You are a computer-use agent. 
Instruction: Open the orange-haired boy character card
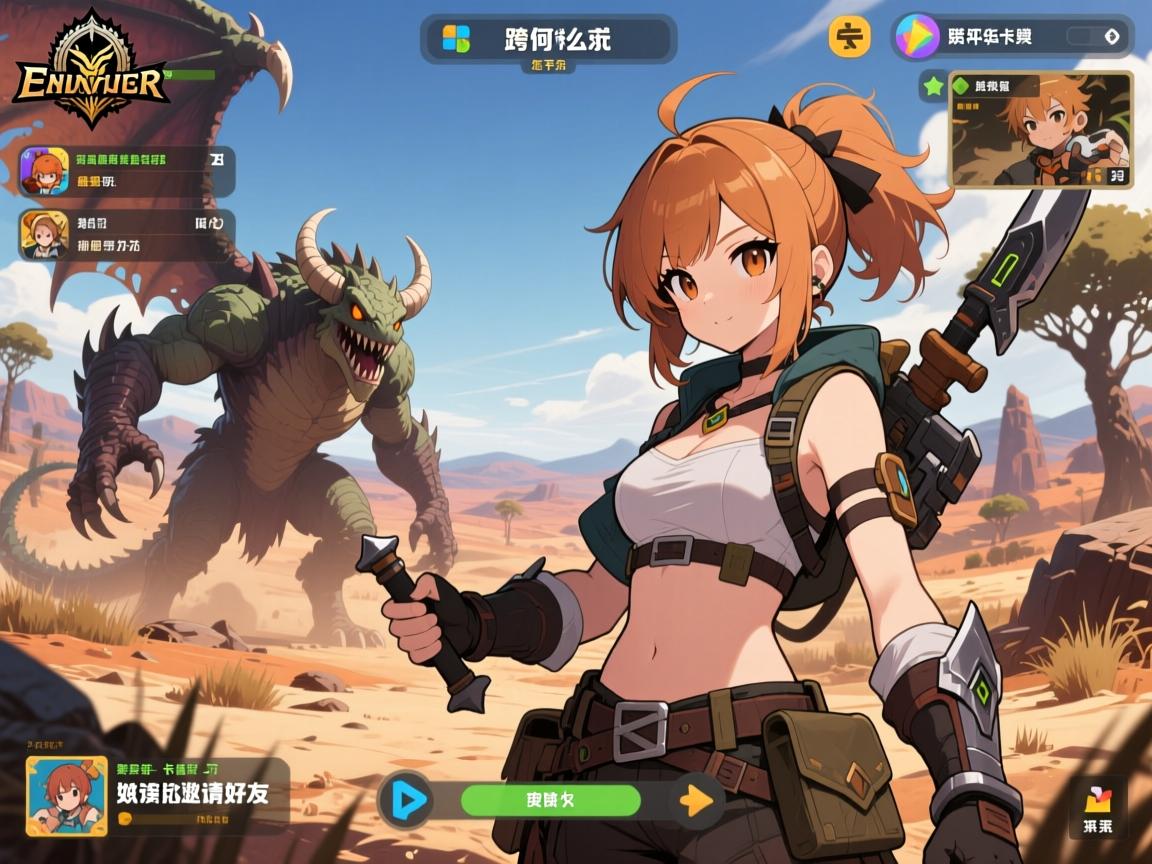click(x=1041, y=129)
